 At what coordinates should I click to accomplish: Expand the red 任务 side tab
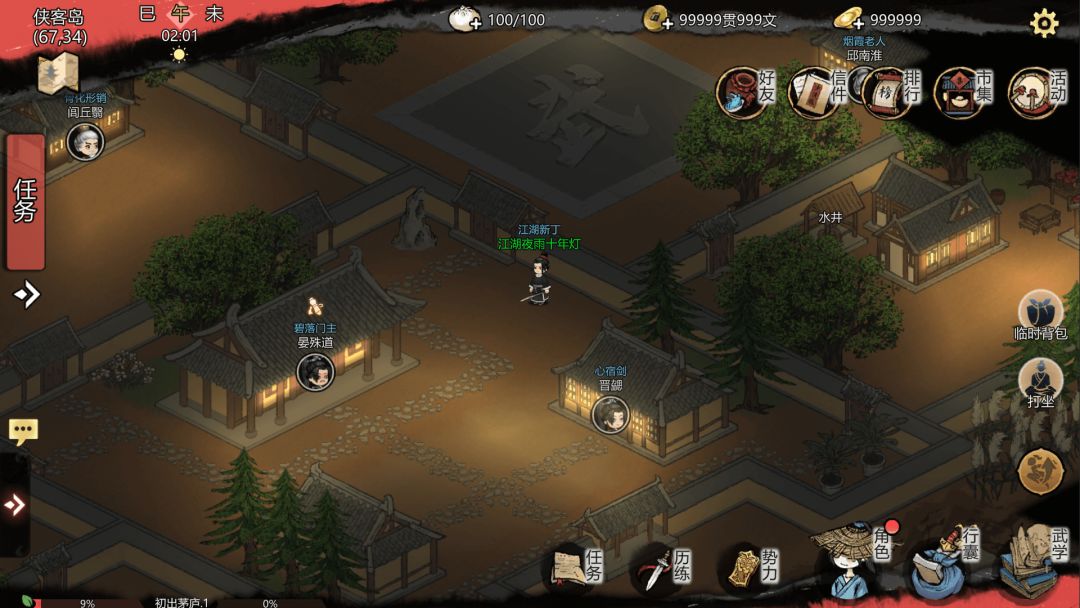pyautogui.click(x=25, y=202)
